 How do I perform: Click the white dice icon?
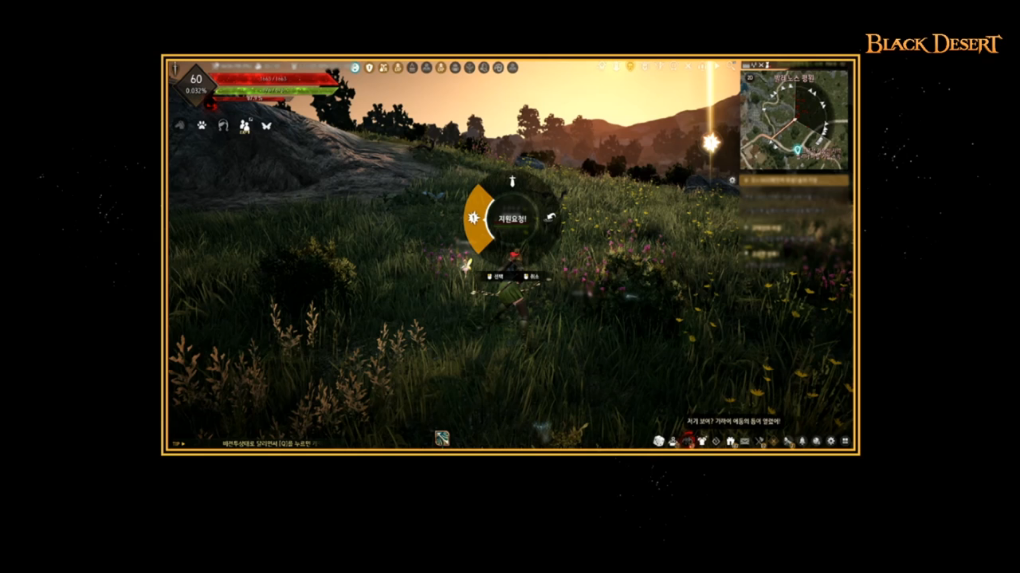(659, 441)
